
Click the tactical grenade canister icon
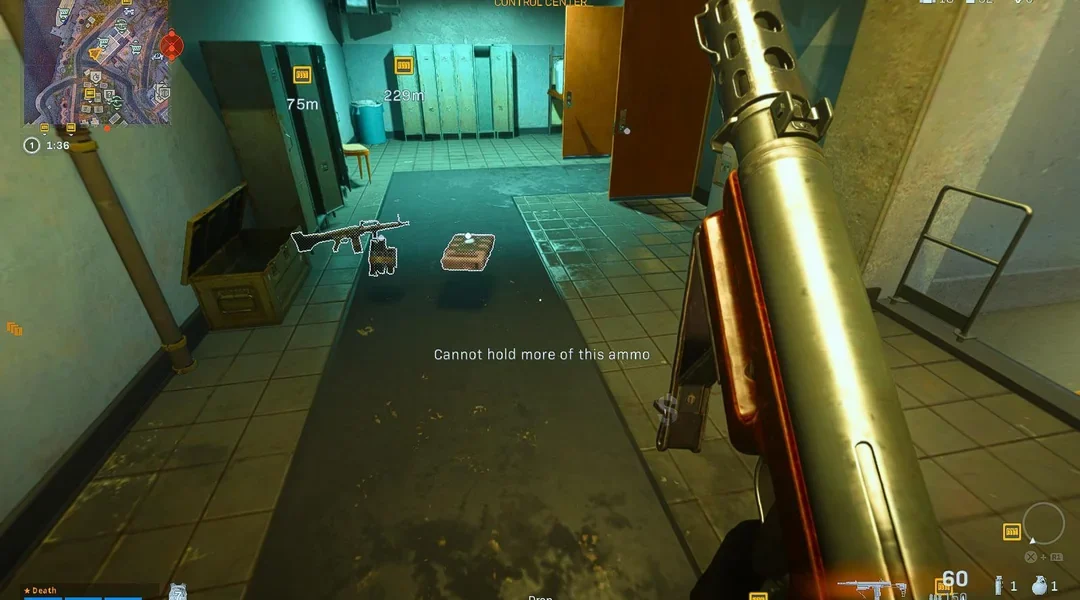point(999,587)
